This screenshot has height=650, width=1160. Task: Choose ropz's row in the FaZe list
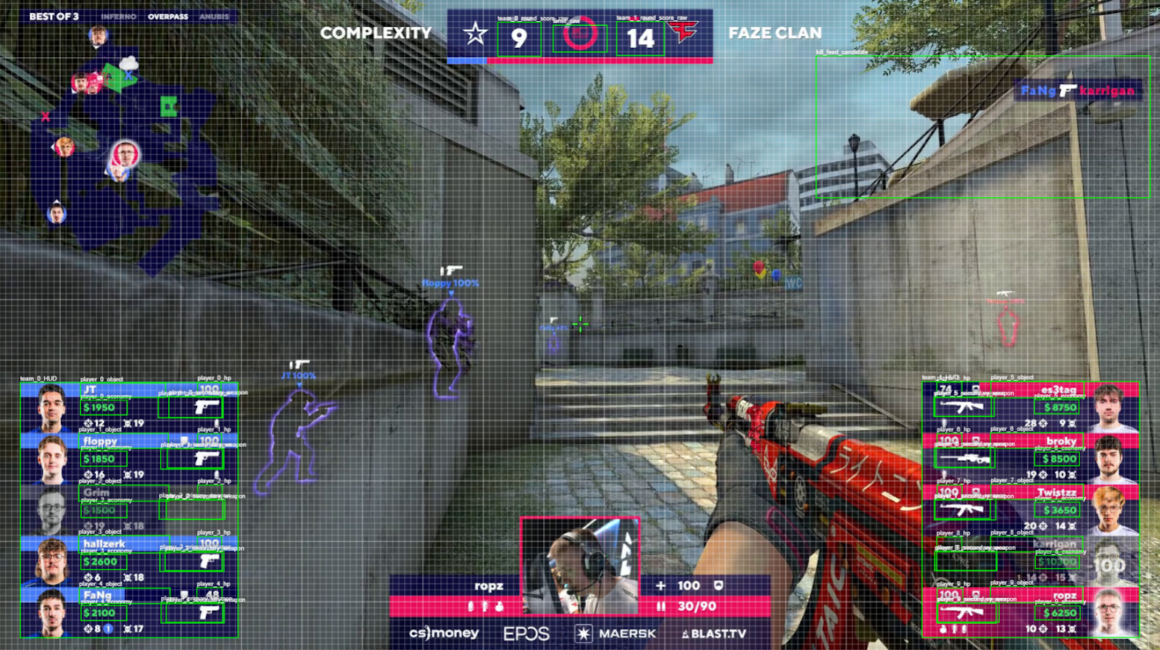[1030, 612]
